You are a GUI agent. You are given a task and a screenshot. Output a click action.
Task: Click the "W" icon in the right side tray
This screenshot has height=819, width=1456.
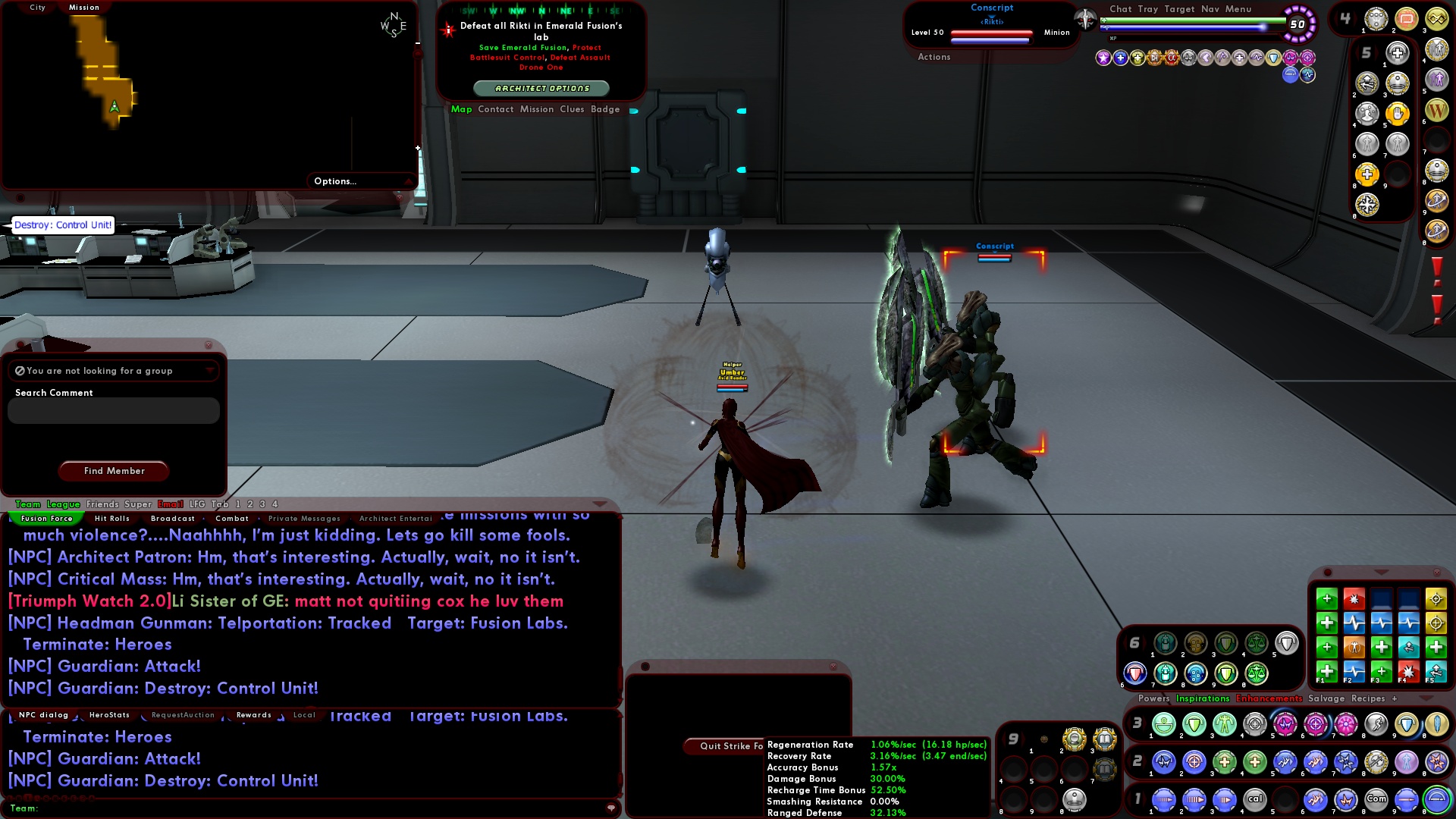coord(1438,111)
